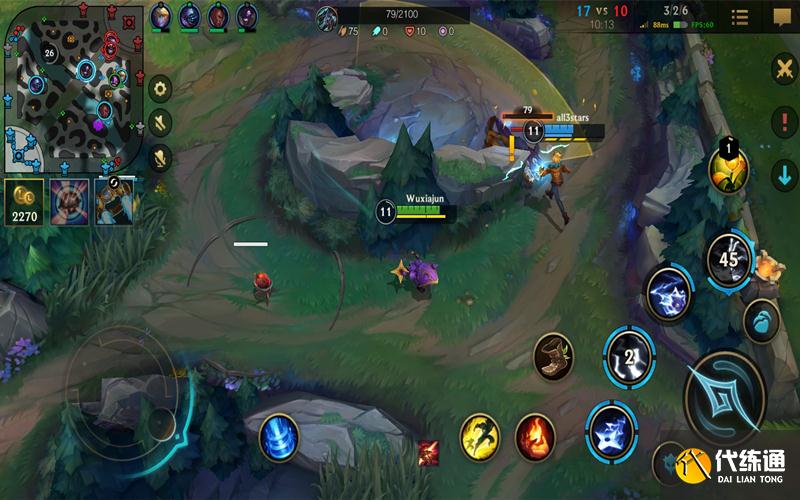Viewport: 800px width, 500px height.
Task: Send the red exclamation danger ping
Action: [783, 122]
